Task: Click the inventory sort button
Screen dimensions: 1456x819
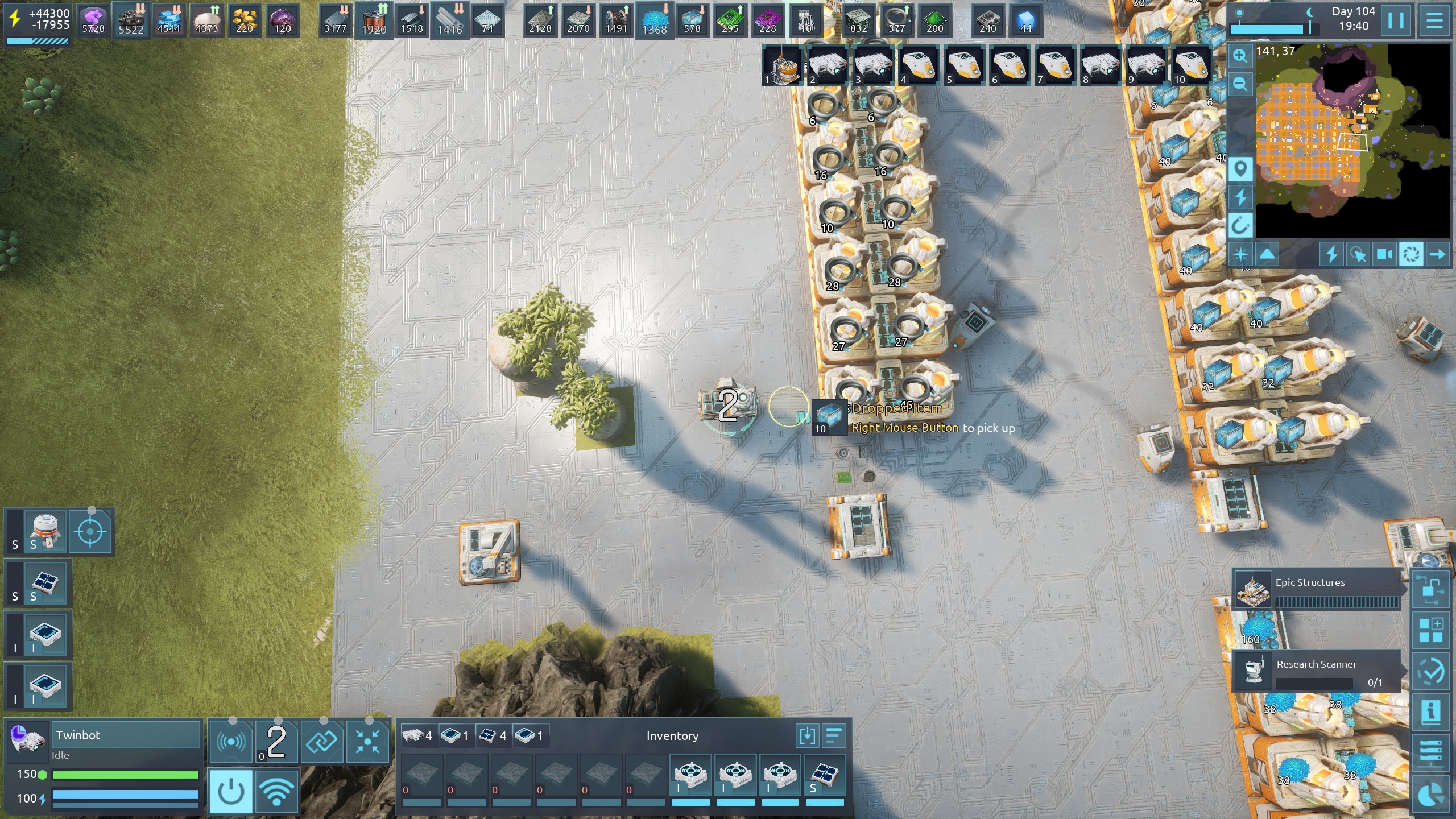Action: (833, 736)
